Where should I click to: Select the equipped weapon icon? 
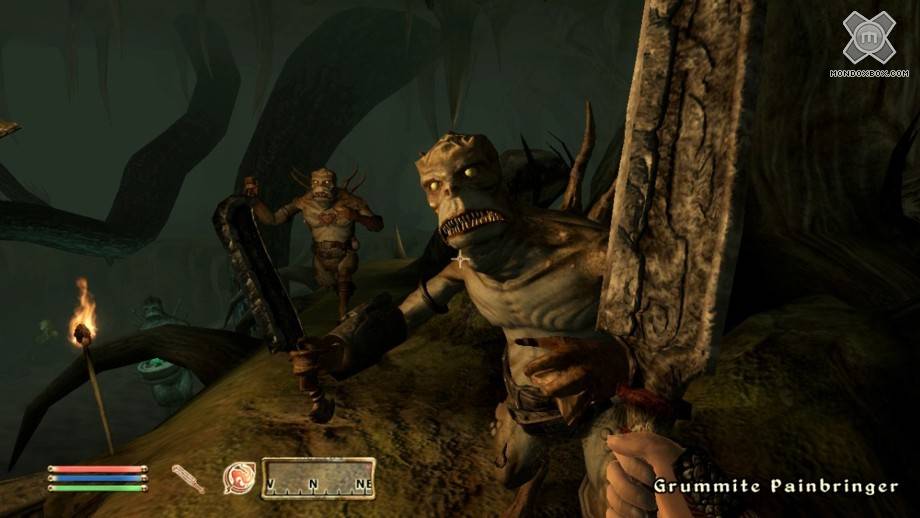(188, 479)
